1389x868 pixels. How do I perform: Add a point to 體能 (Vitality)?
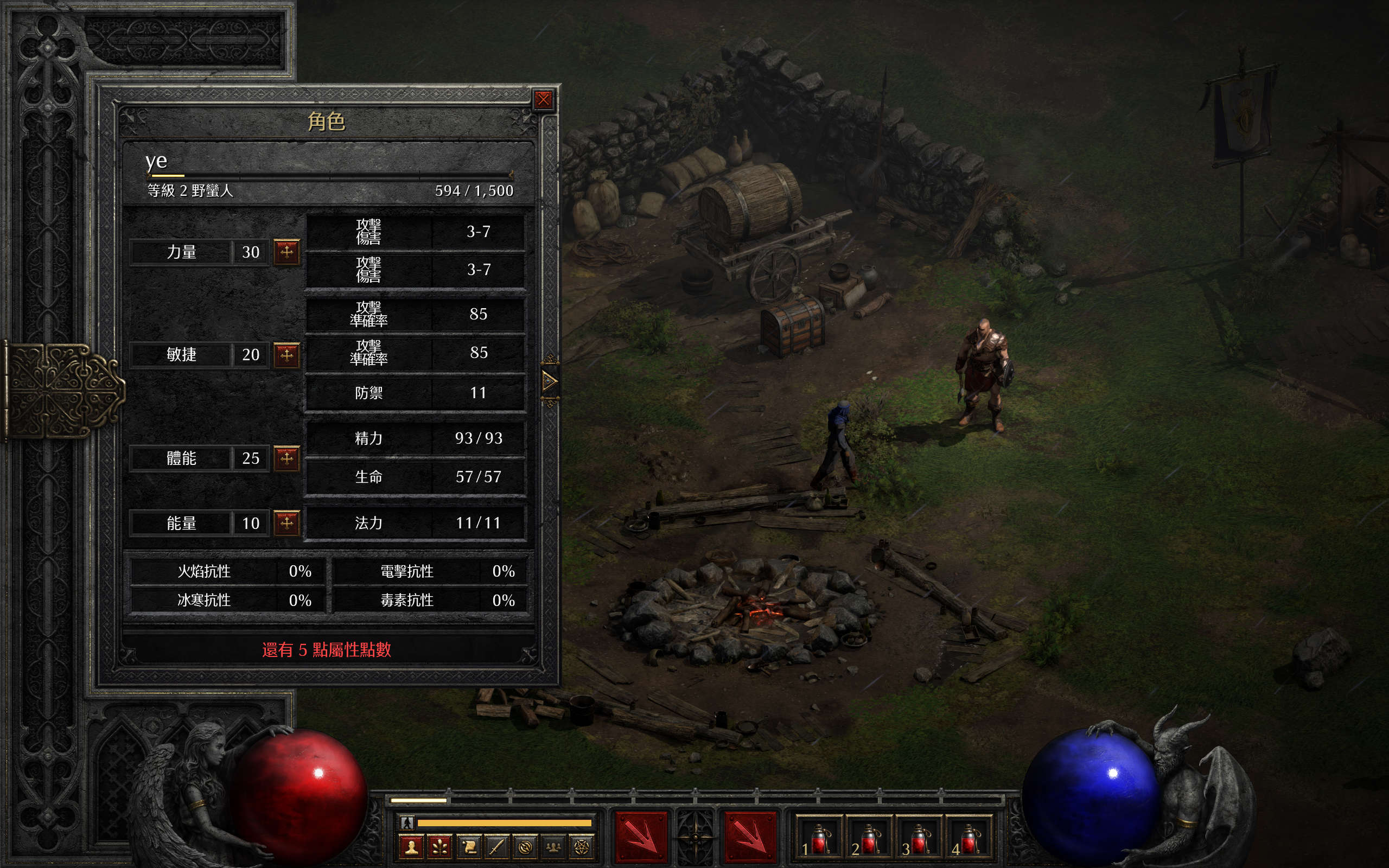(286, 458)
